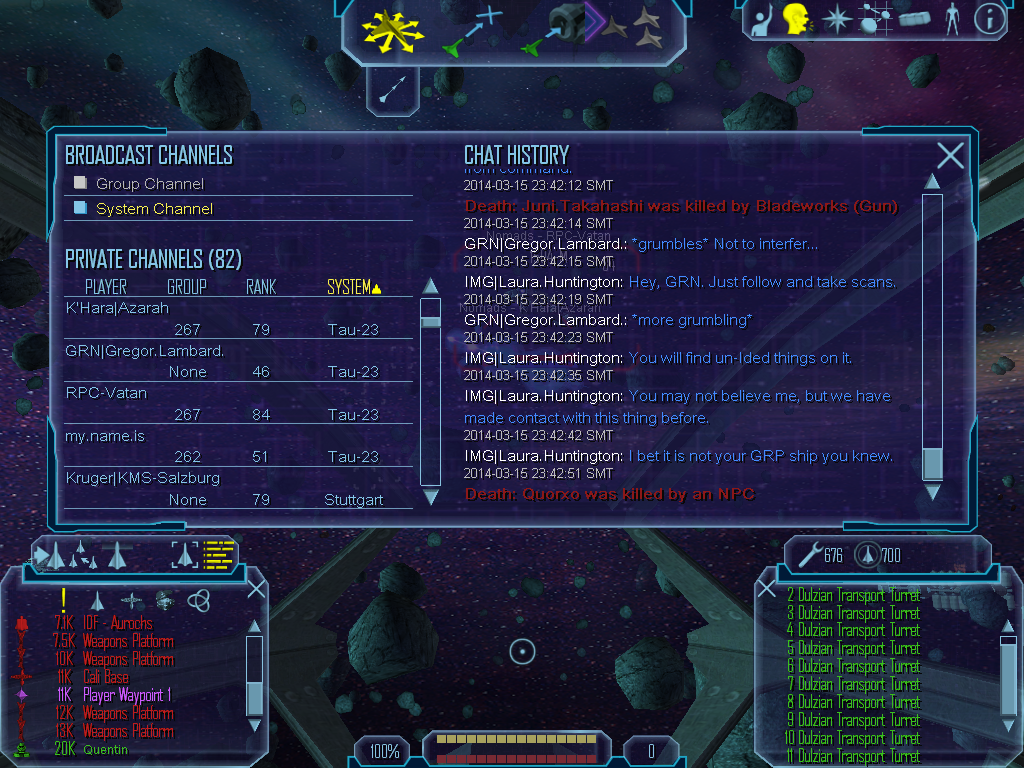Close the chat window
The image size is (1024, 768).
950,156
